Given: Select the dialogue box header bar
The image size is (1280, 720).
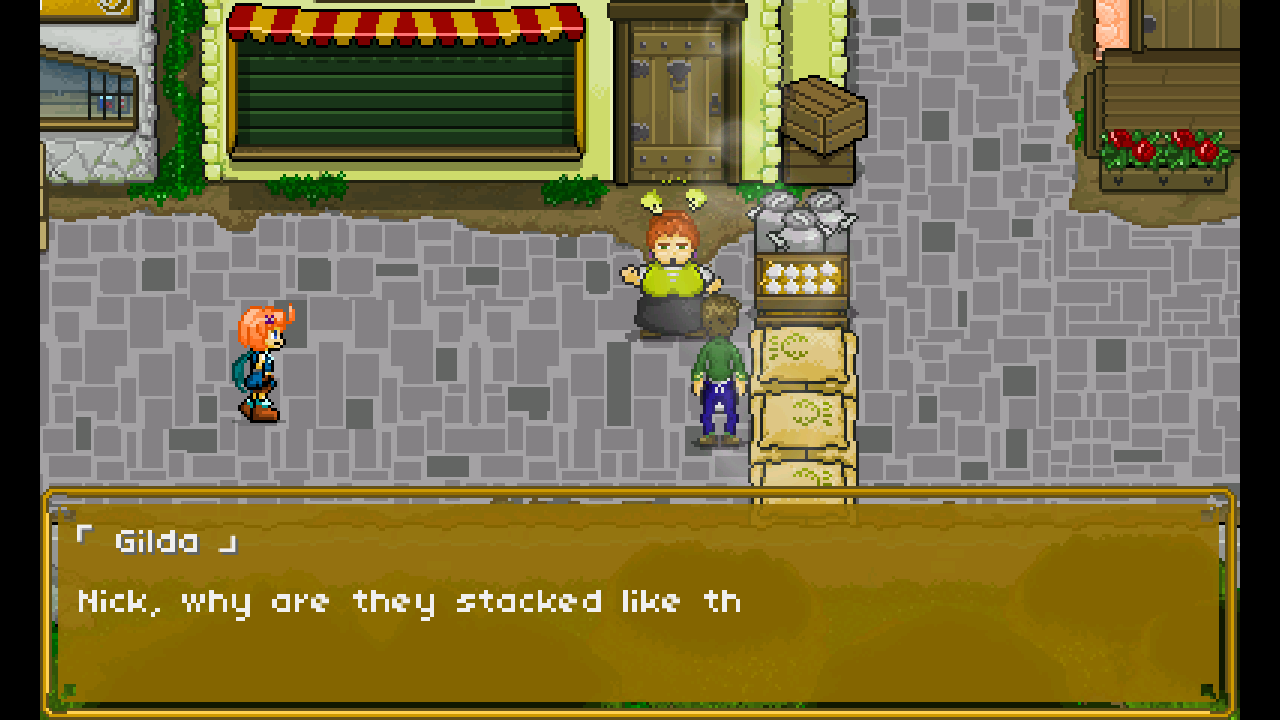Looking at the screenshot, I should point(640,500).
